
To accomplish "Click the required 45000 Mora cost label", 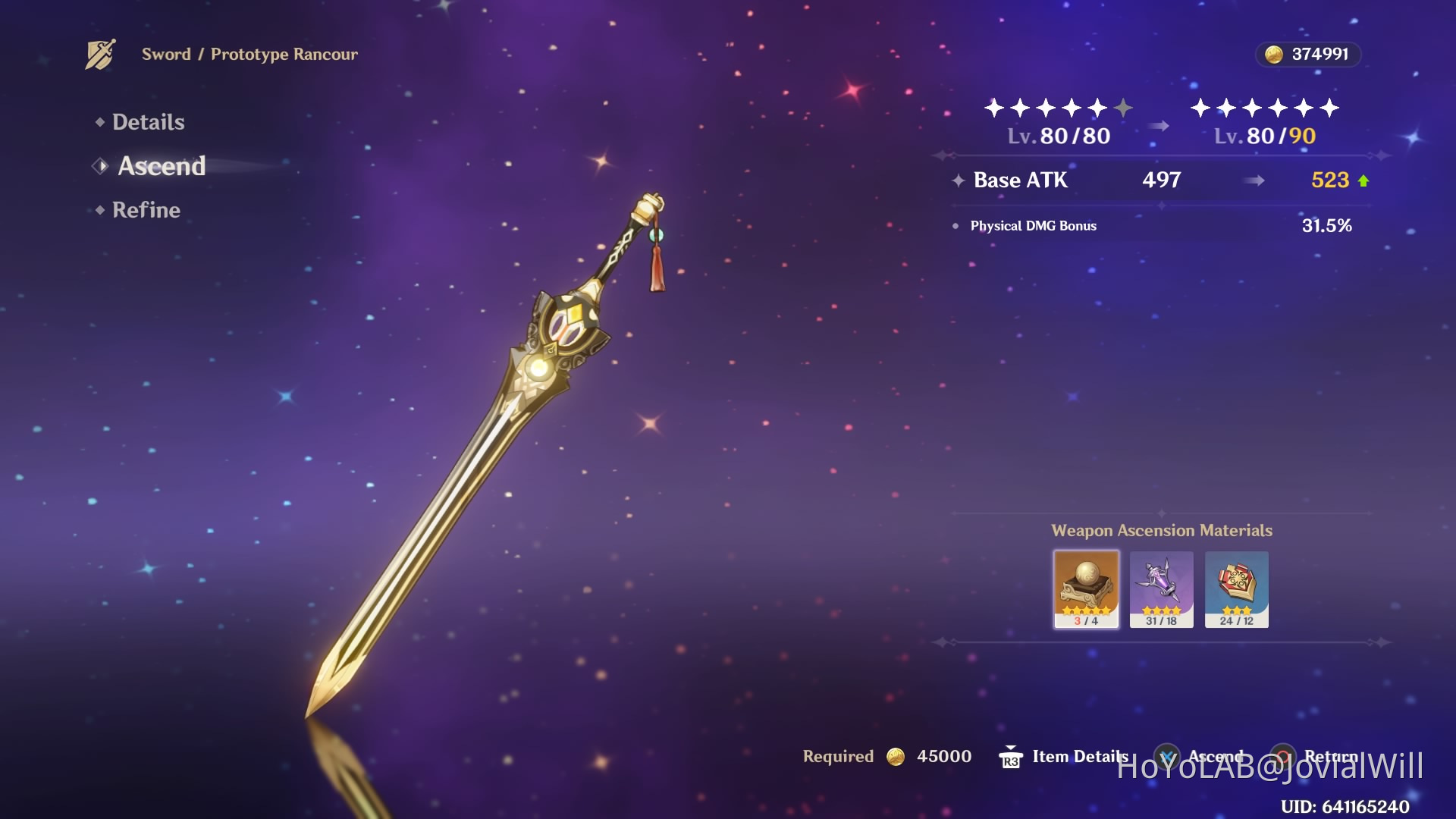I will pyautogui.click(x=943, y=756).
